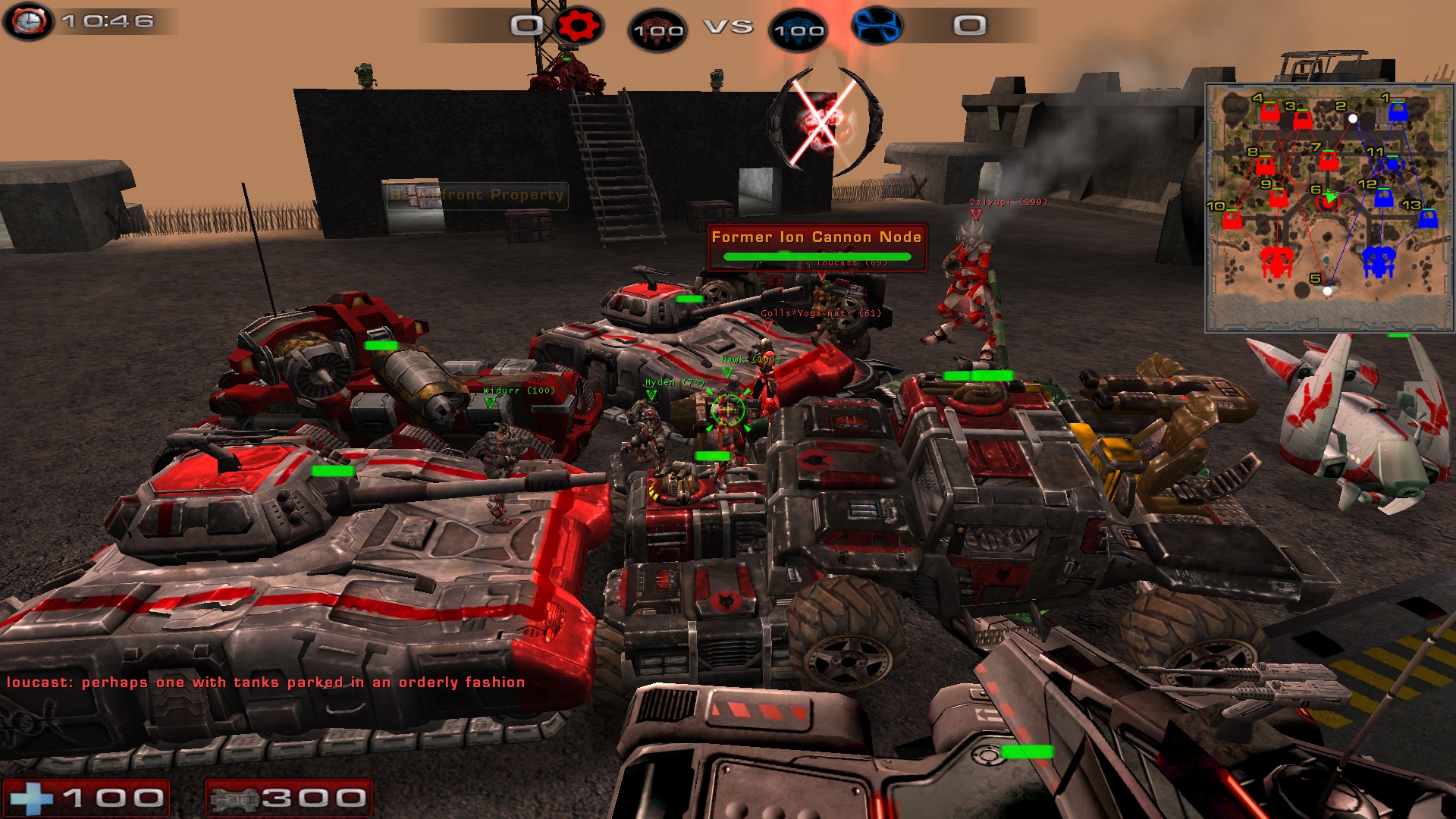This screenshot has width=1456, height=819.
Task: Click the blue team emblem
Action: 877,26
